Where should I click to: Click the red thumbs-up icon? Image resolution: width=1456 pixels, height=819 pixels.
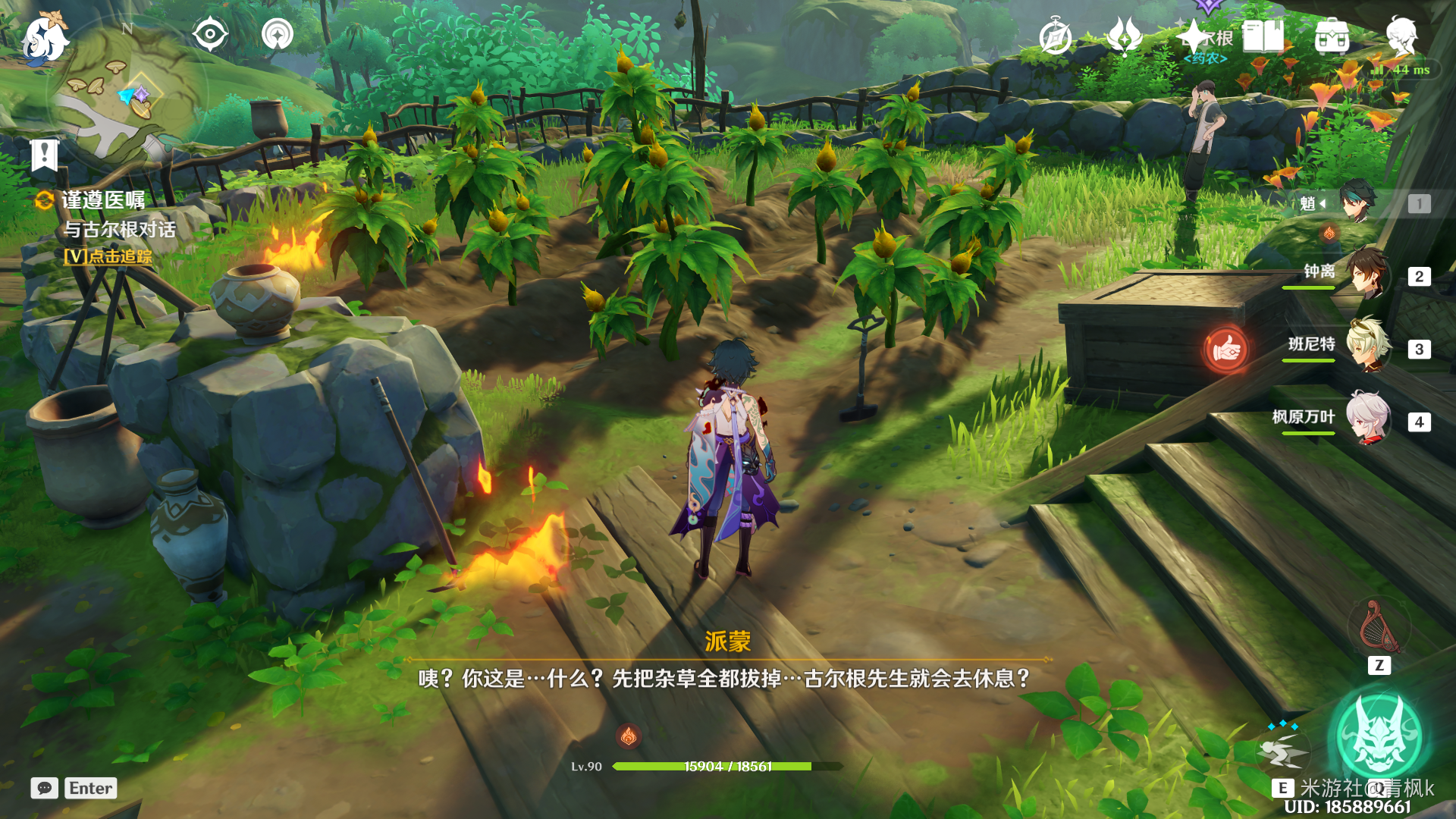point(1225,350)
